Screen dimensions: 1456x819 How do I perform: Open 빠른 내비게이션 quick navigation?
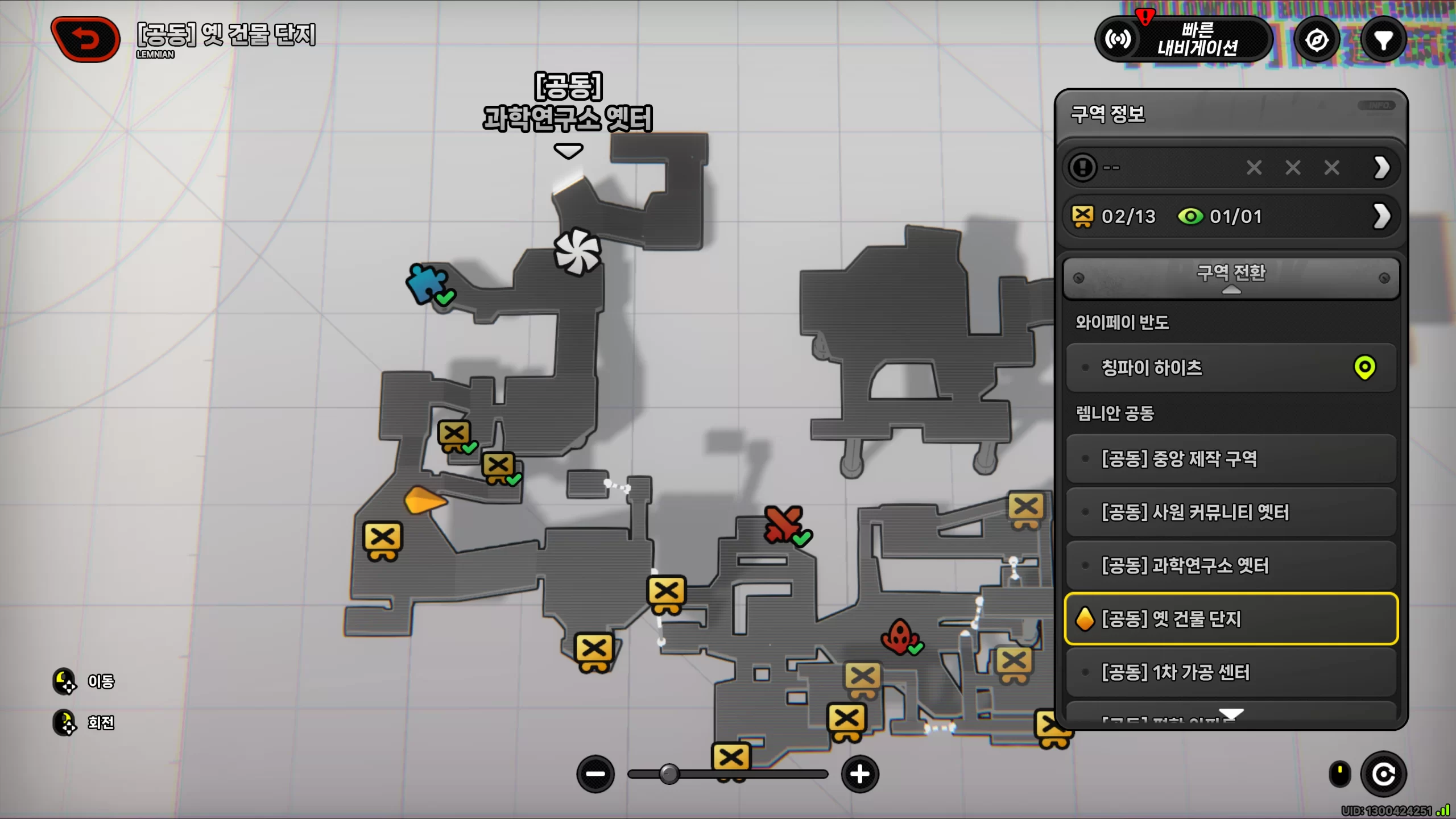(x=1184, y=40)
